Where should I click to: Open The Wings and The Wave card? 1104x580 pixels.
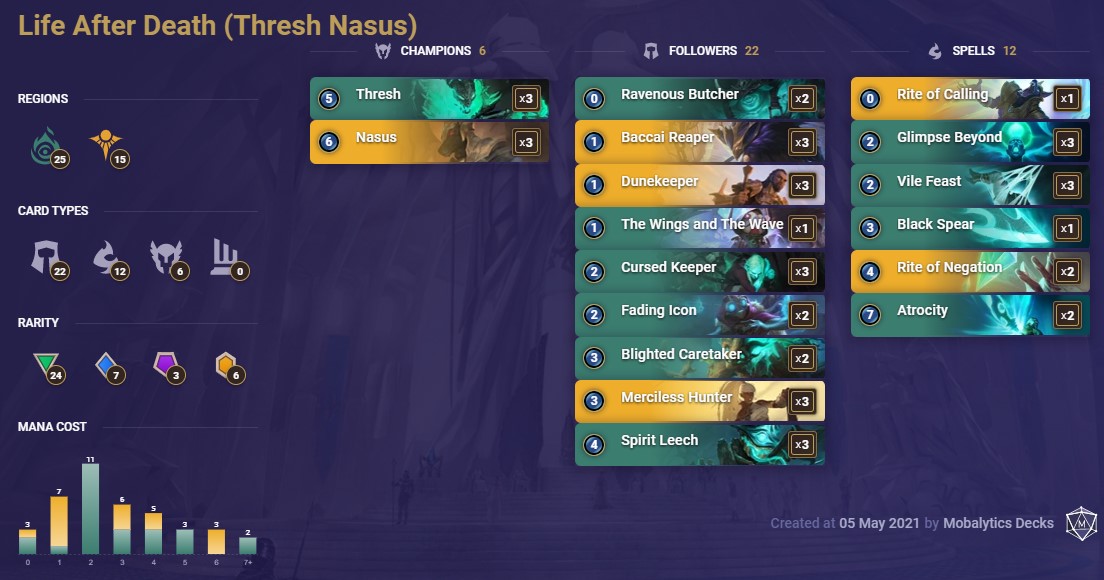(x=699, y=228)
